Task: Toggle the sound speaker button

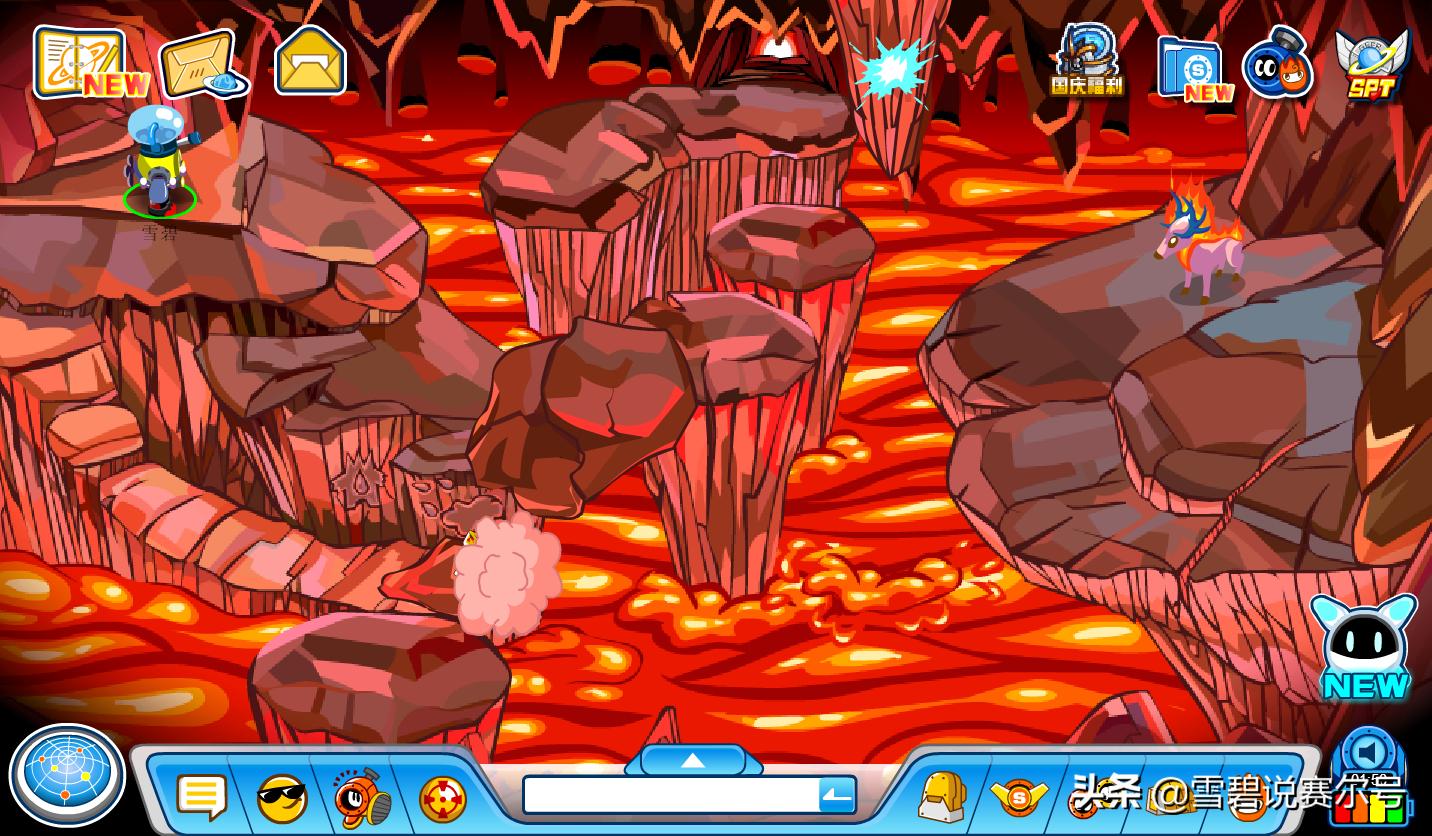Action: click(x=1368, y=752)
